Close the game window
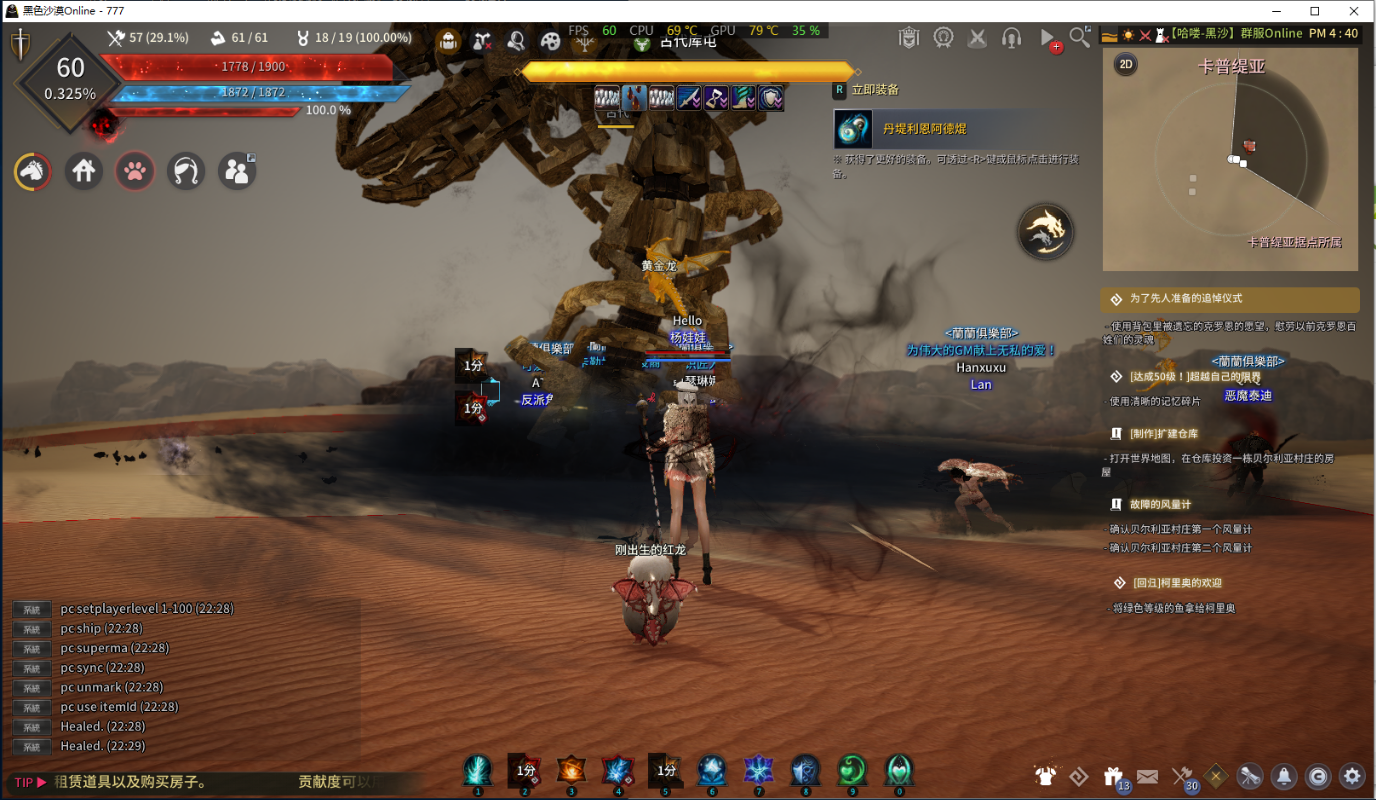The width and height of the screenshot is (1376, 800). (1352, 11)
